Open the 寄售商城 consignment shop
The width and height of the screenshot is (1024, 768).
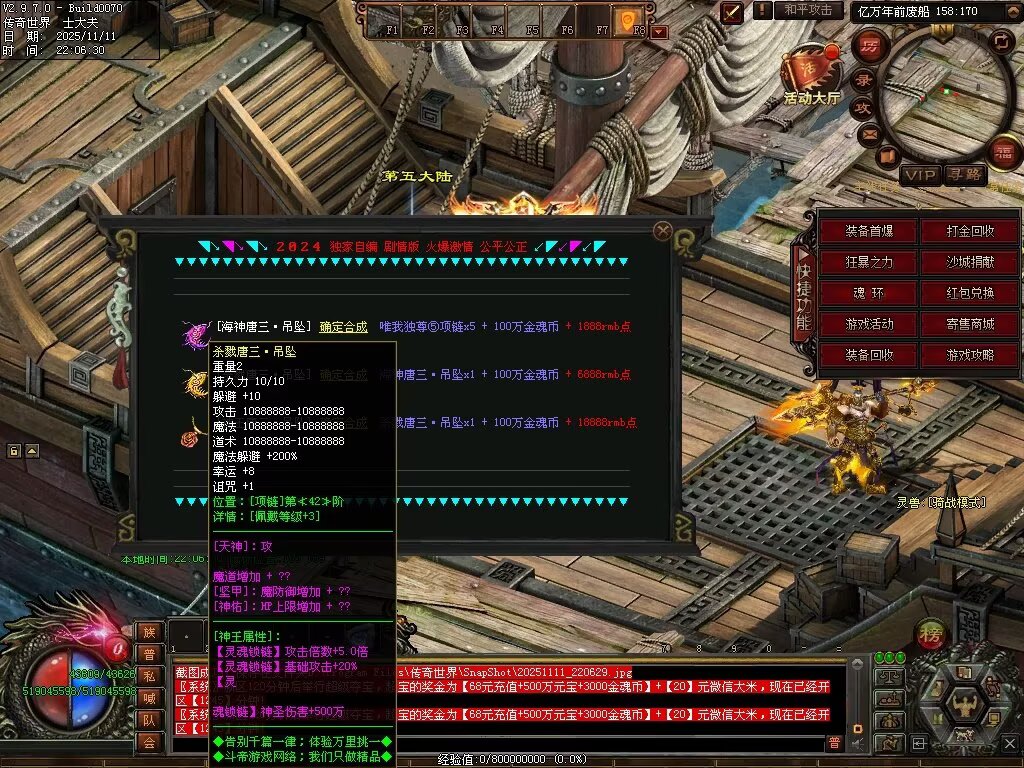coord(970,325)
